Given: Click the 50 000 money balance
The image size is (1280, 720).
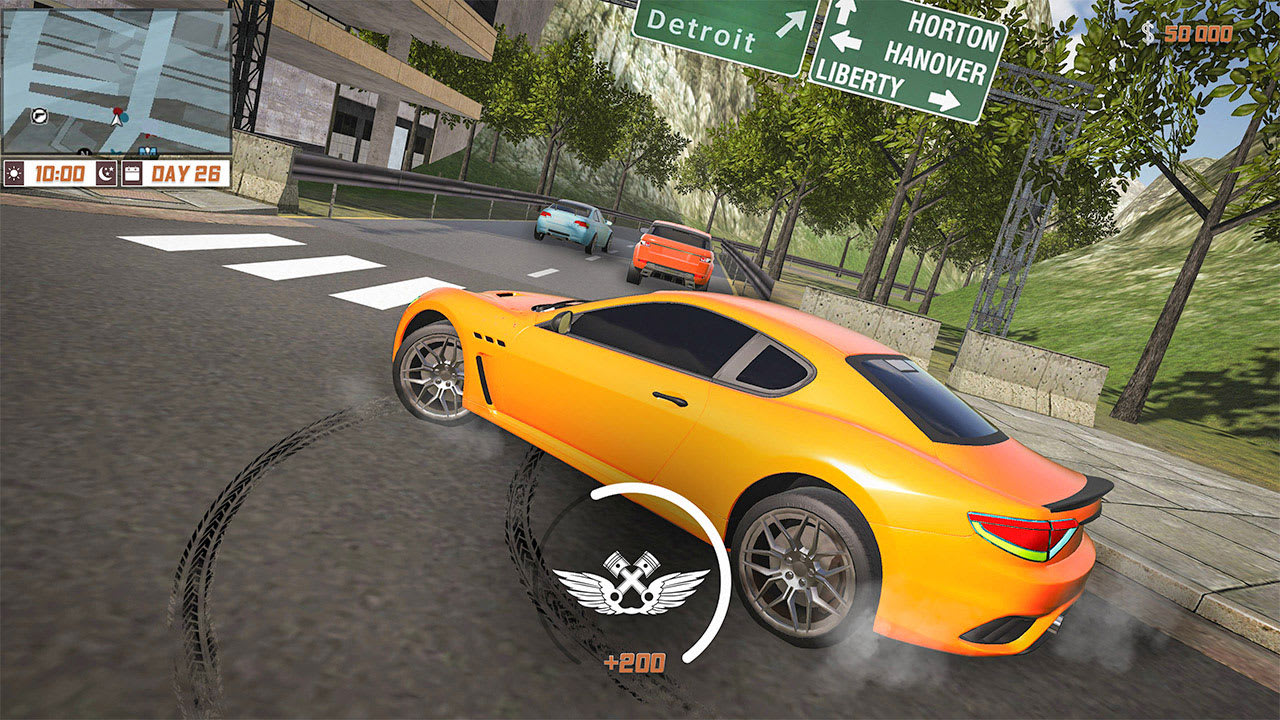Looking at the screenshot, I should 1196,32.
